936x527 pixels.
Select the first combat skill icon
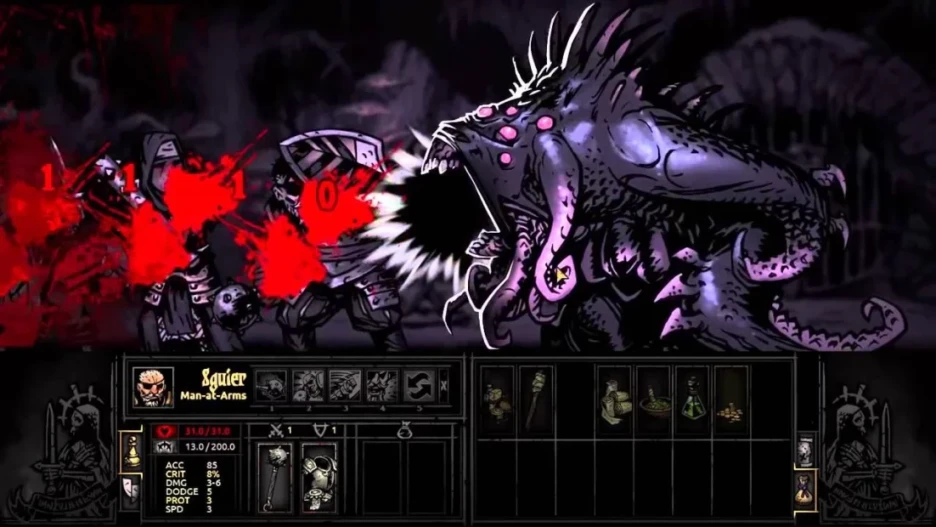point(271,385)
